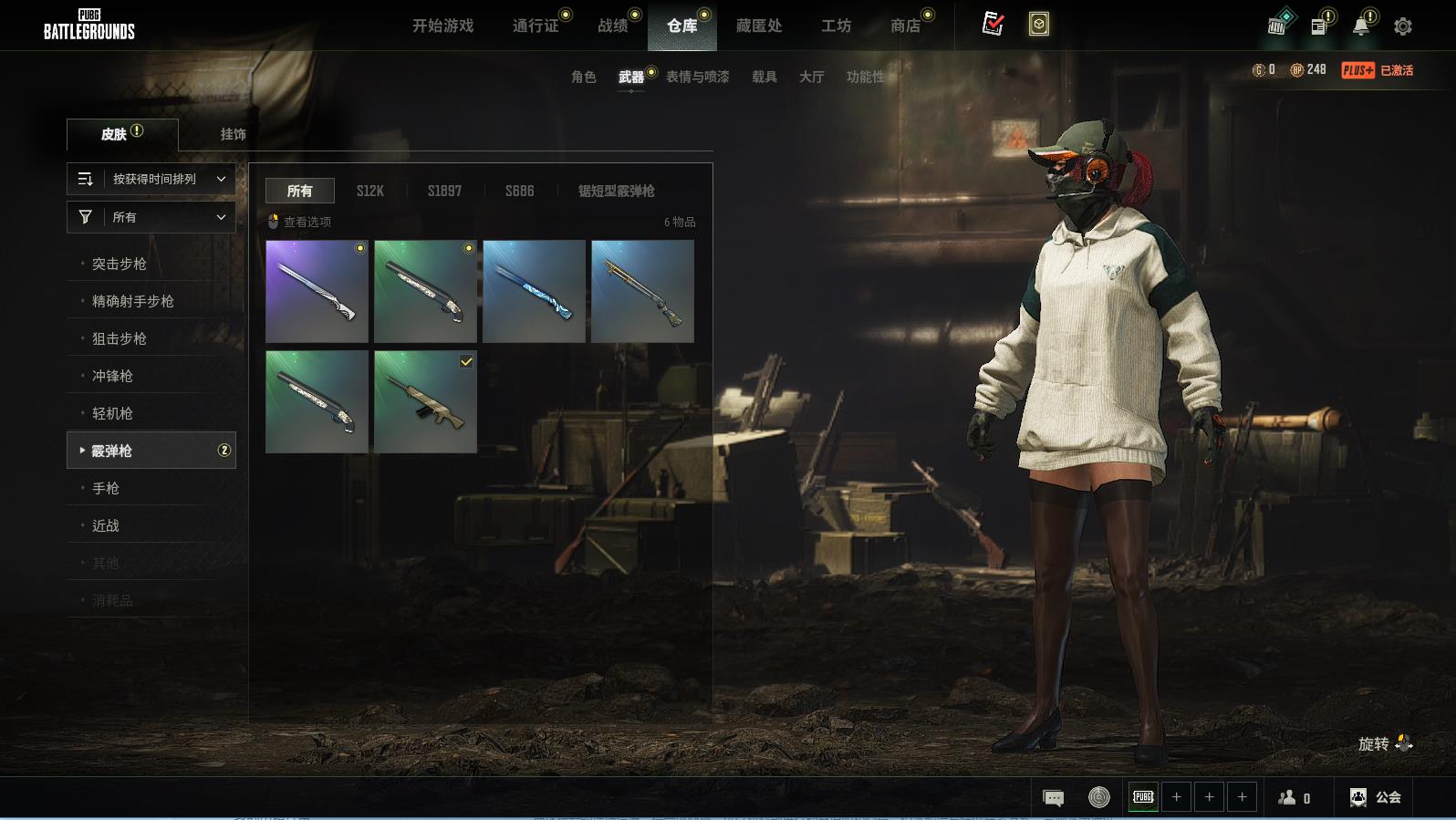The image size is (1456, 820).
Task: Select the 突击步枪 assault rifle category
Action: pos(119,264)
